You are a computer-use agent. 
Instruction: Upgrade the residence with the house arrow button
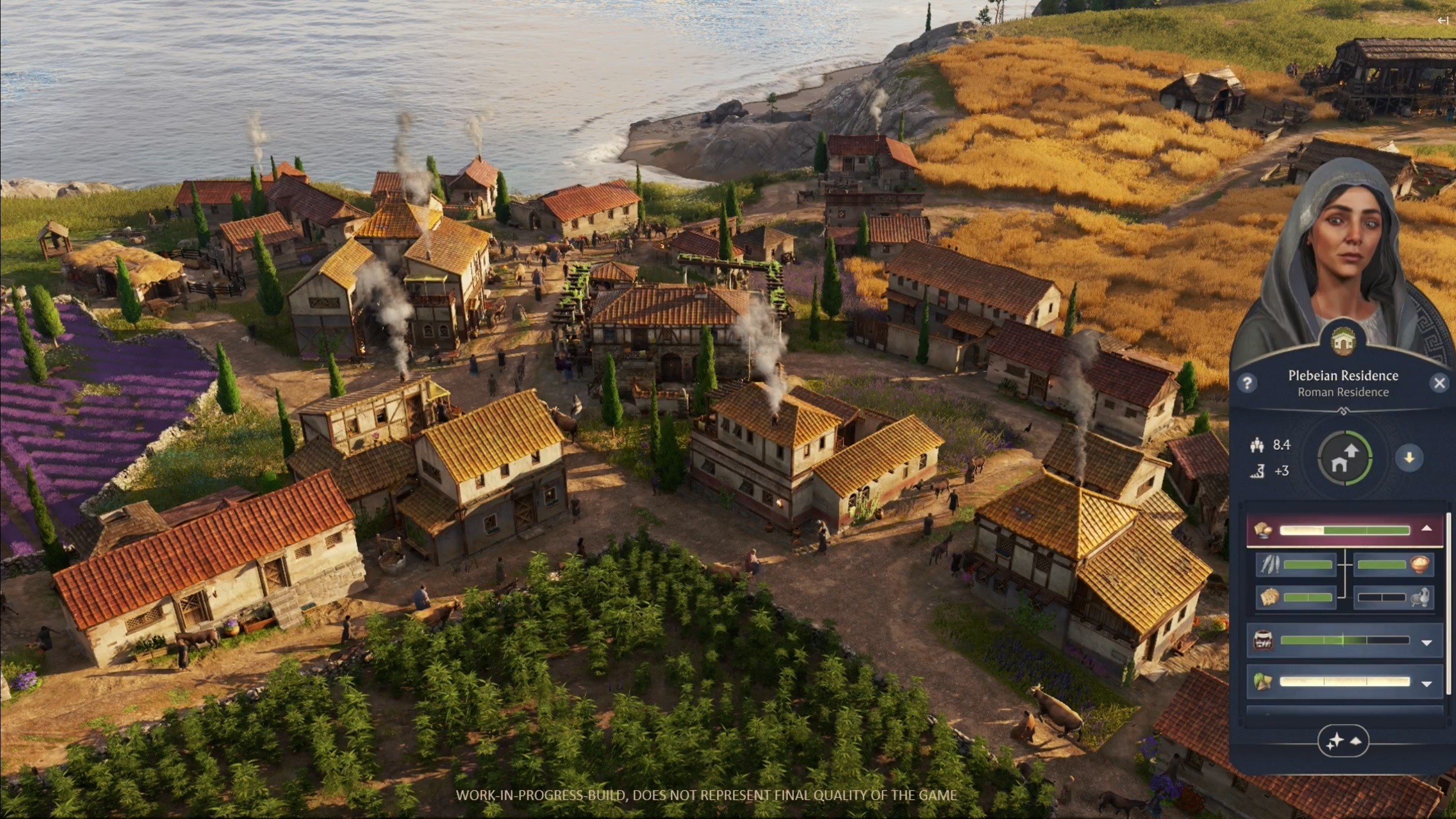click(1345, 458)
